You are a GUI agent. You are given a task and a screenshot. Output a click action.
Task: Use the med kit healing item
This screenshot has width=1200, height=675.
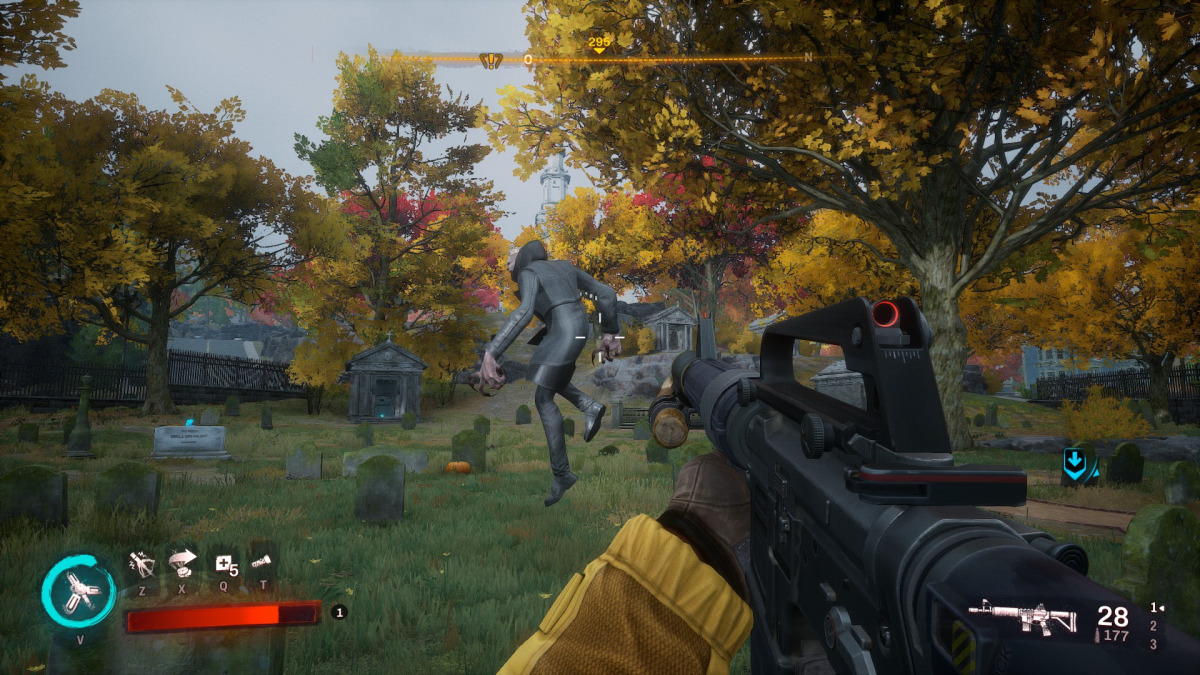(222, 565)
